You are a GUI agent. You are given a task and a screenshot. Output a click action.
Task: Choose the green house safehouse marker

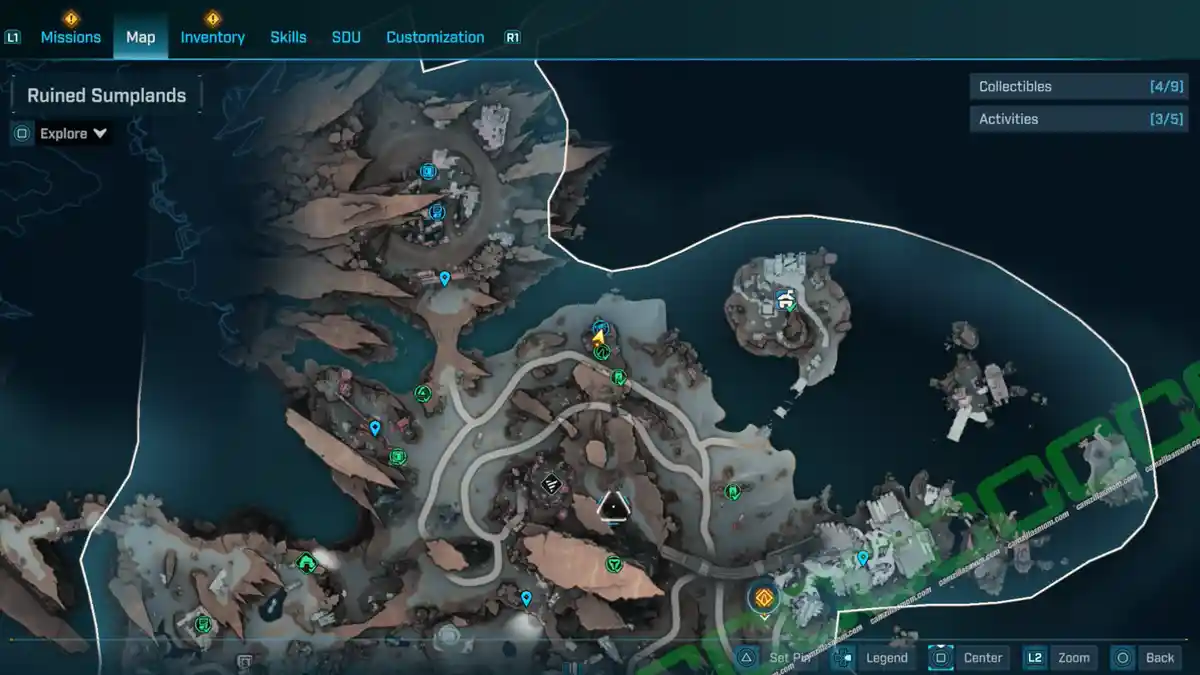(x=306, y=563)
